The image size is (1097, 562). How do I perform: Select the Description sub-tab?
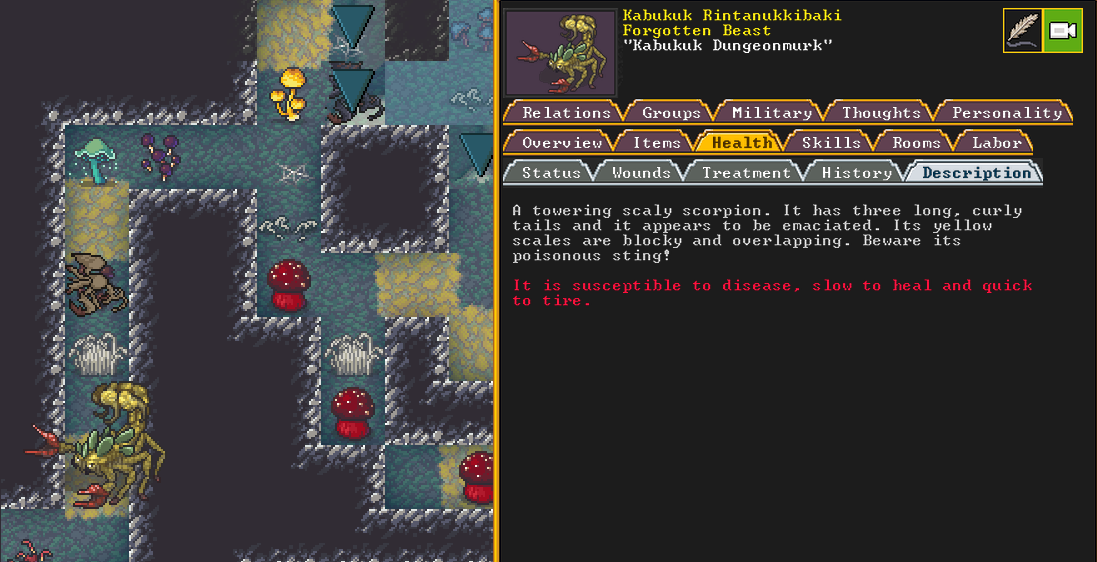[x=976, y=173]
